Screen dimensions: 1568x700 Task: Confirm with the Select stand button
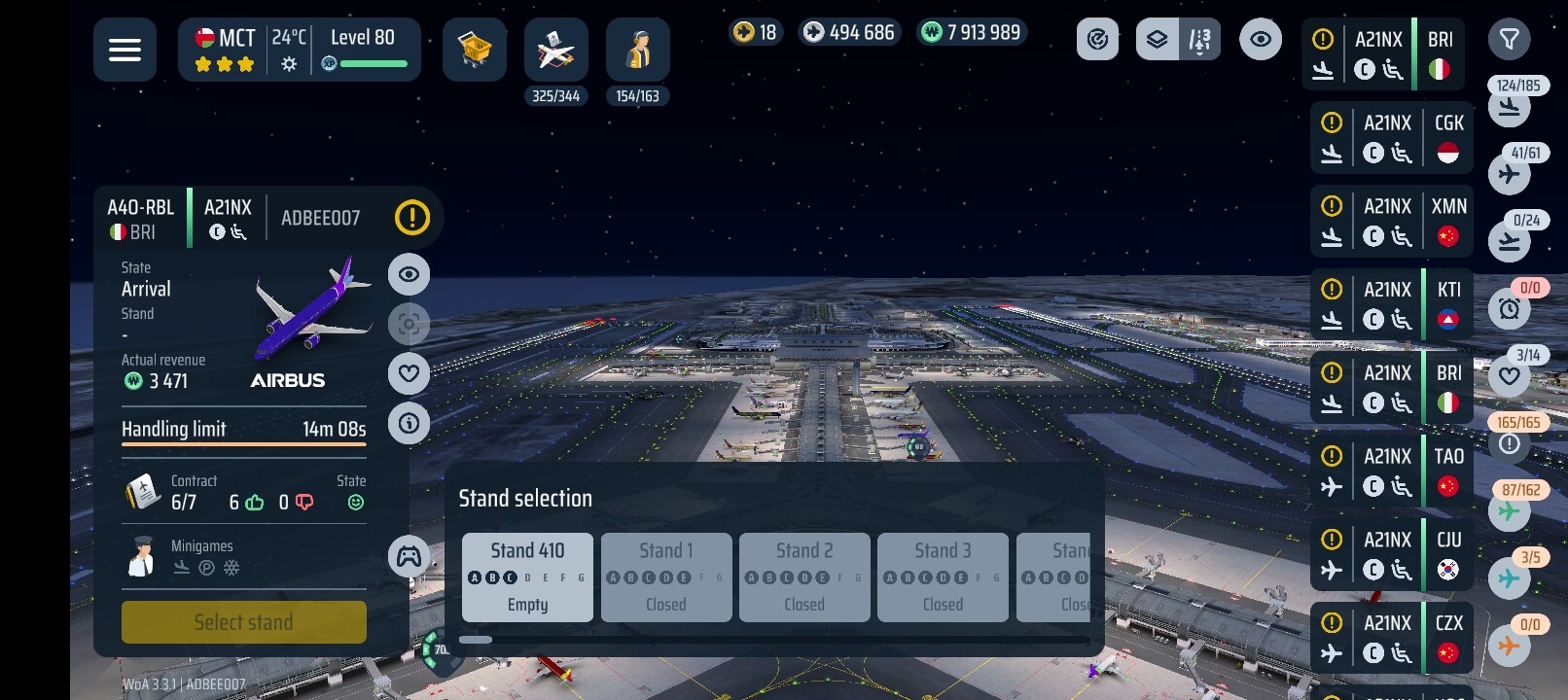click(x=243, y=622)
